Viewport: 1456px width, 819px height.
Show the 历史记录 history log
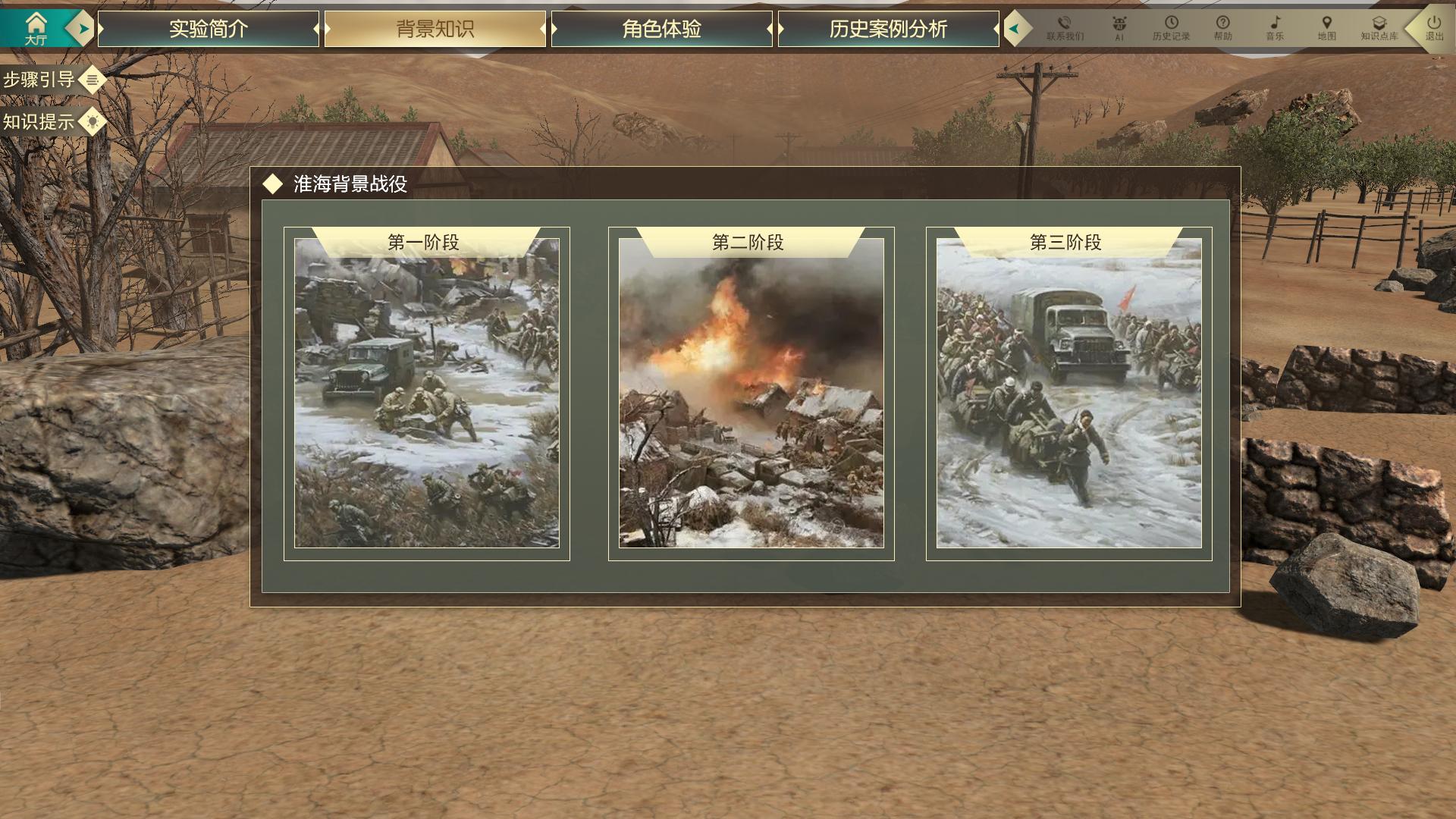(1171, 28)
